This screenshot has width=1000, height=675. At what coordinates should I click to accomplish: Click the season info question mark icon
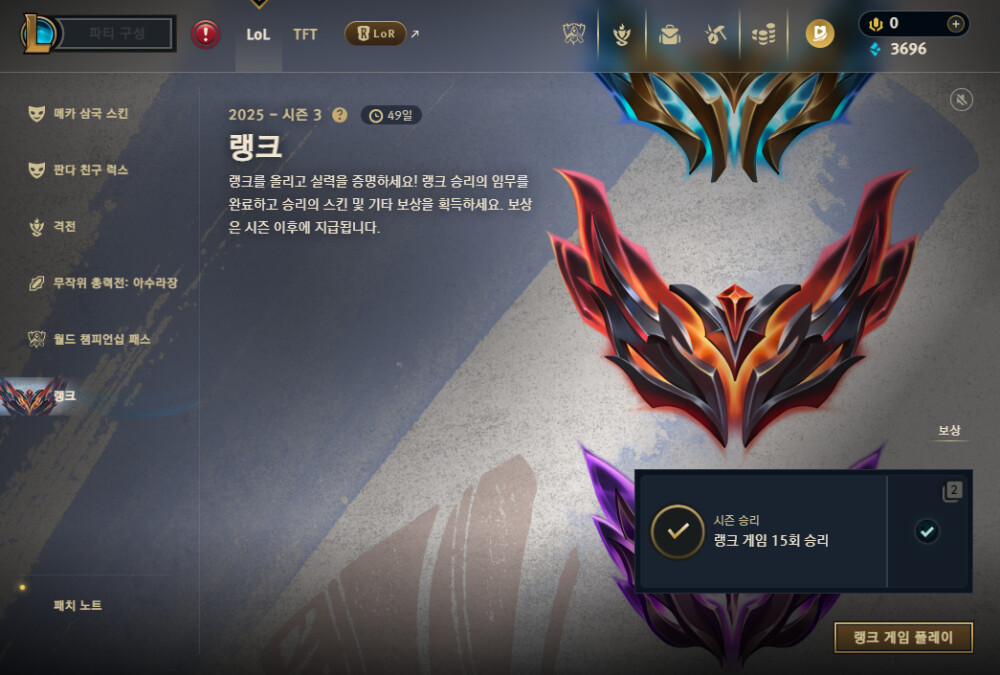[x=340, y=115]
